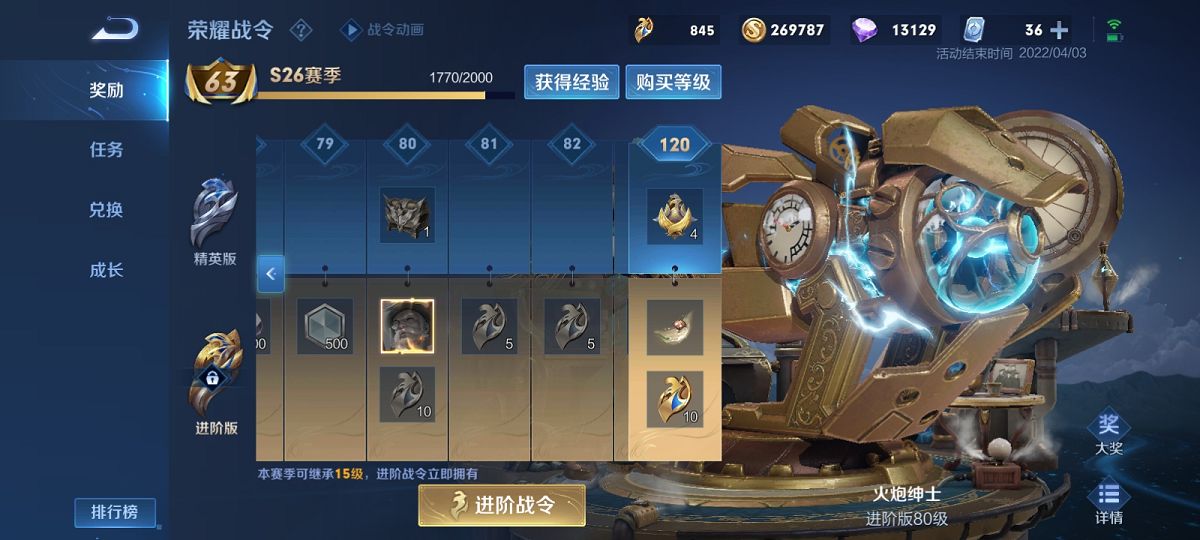Show the 成长 tab

pyautogui.click(x=106, y=270)
